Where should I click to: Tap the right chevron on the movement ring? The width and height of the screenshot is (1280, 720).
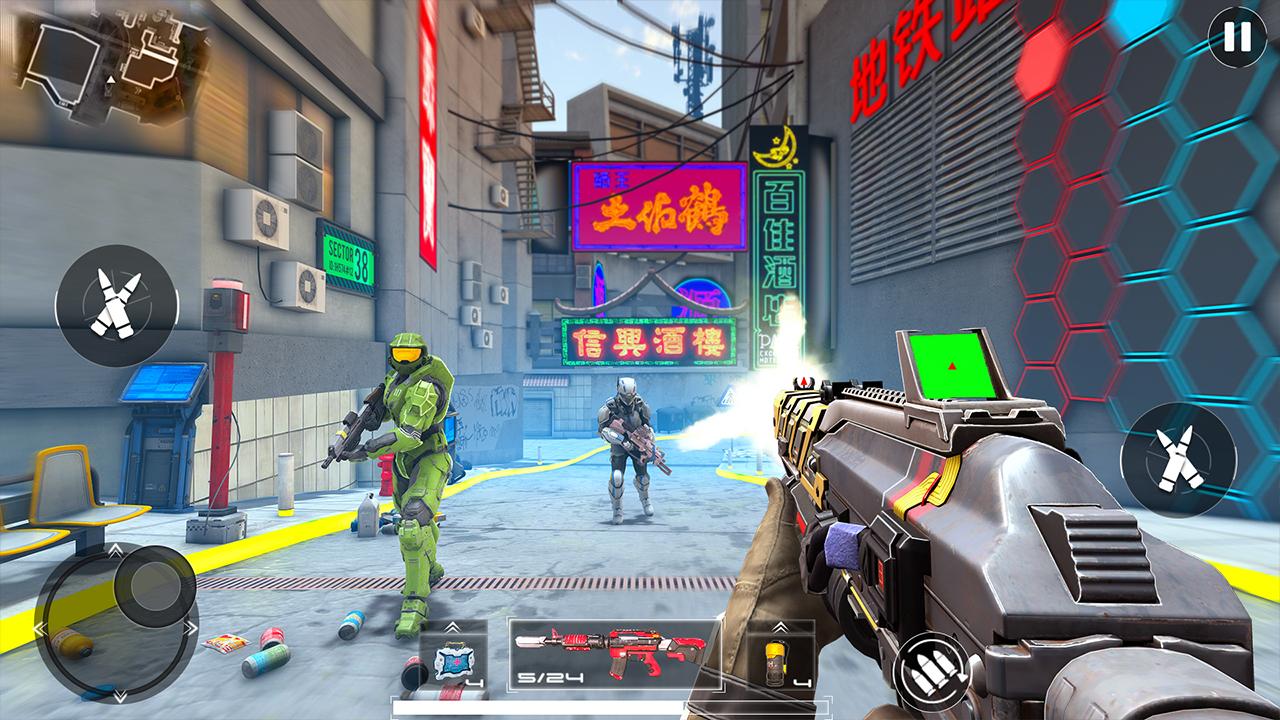pyautogui.click(x=192, y=627)
